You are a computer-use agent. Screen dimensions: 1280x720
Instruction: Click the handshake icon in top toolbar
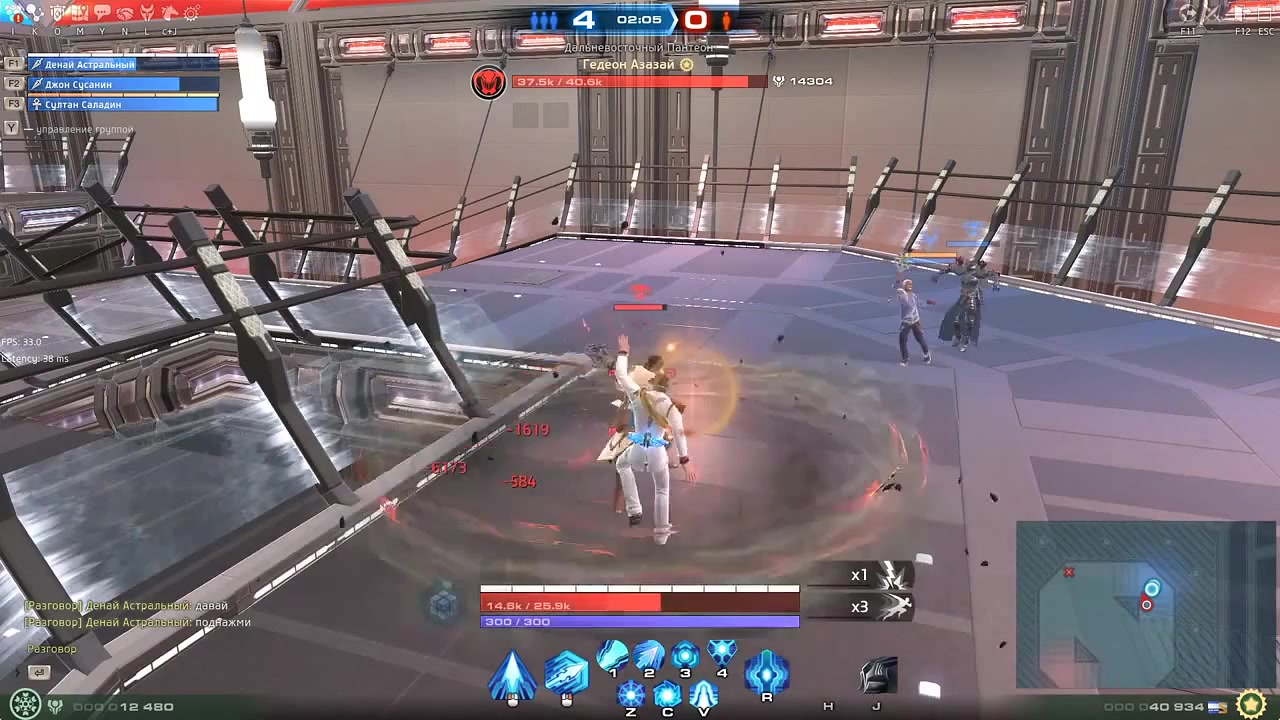(x=124, y=14)
